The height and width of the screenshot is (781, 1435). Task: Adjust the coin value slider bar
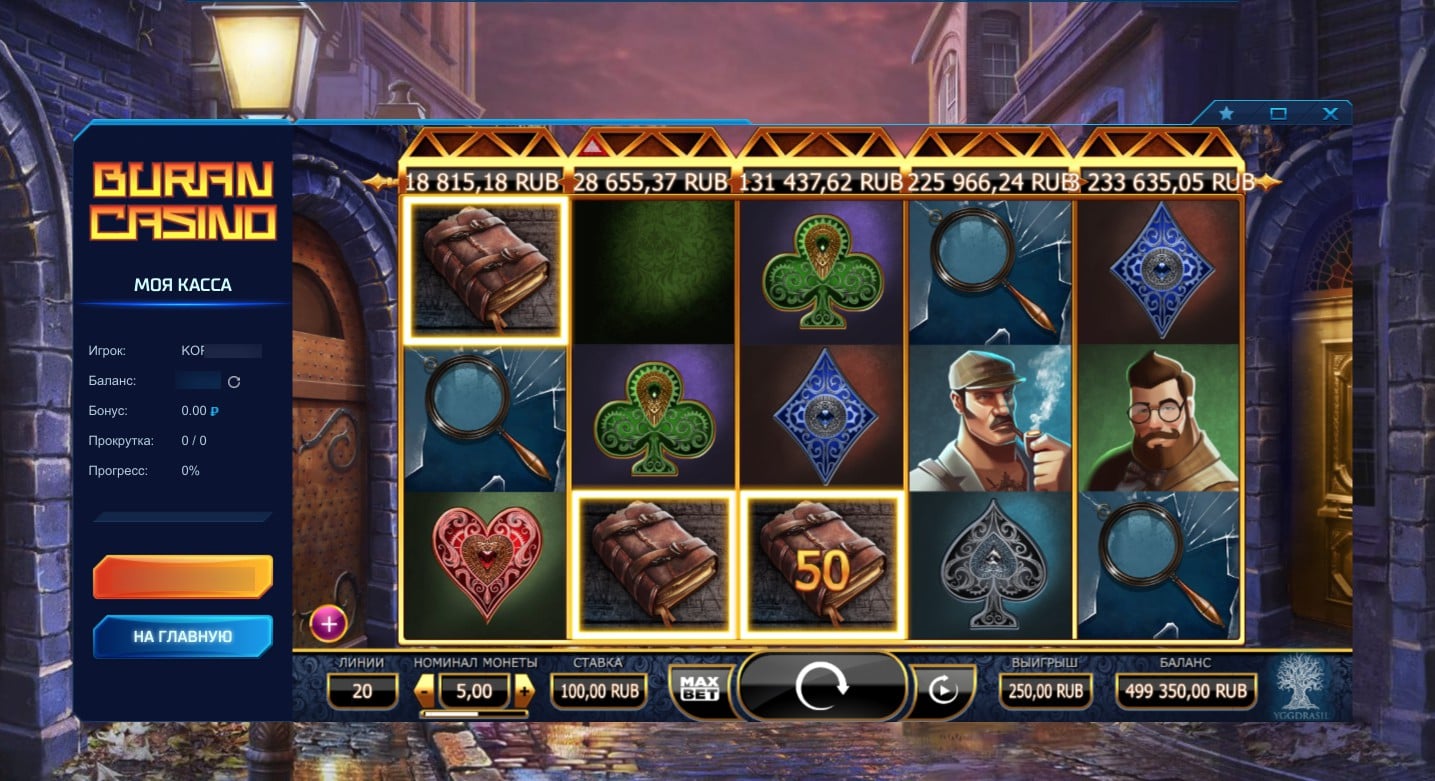[x=474, y=714]
